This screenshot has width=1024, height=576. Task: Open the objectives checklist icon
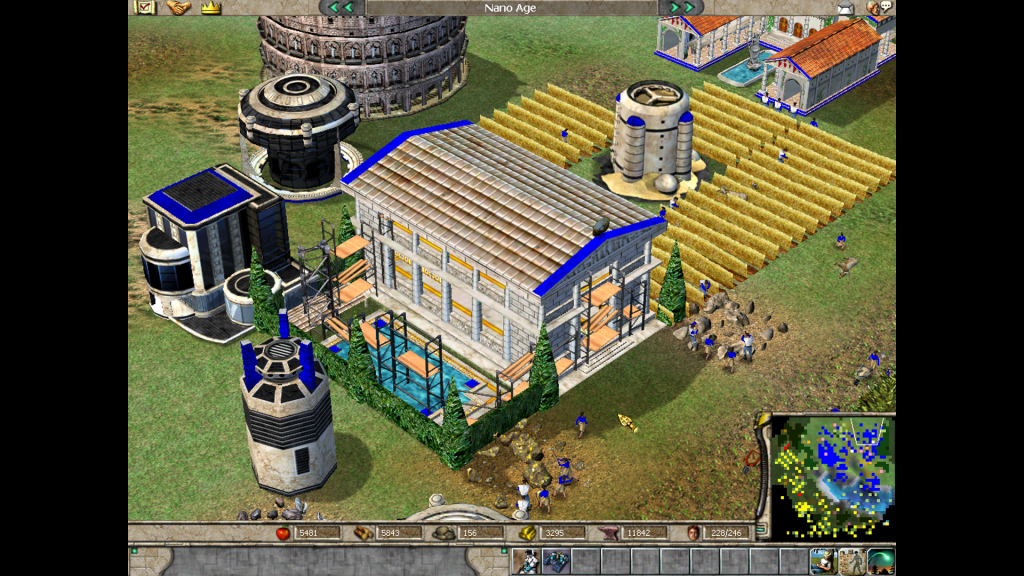click(145, 7)
